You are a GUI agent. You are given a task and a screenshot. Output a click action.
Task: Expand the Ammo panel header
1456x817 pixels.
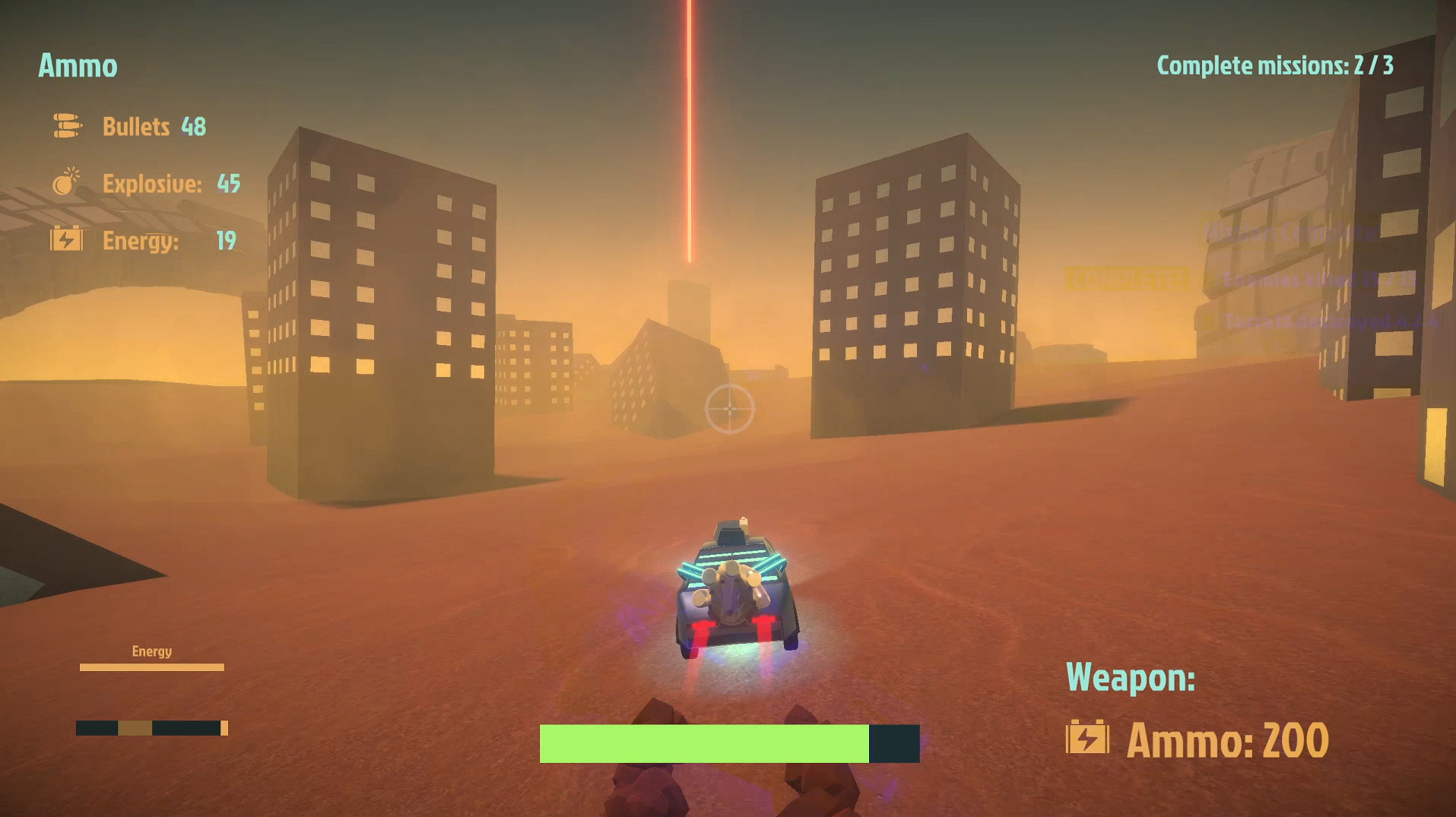(x=77, y=66)
